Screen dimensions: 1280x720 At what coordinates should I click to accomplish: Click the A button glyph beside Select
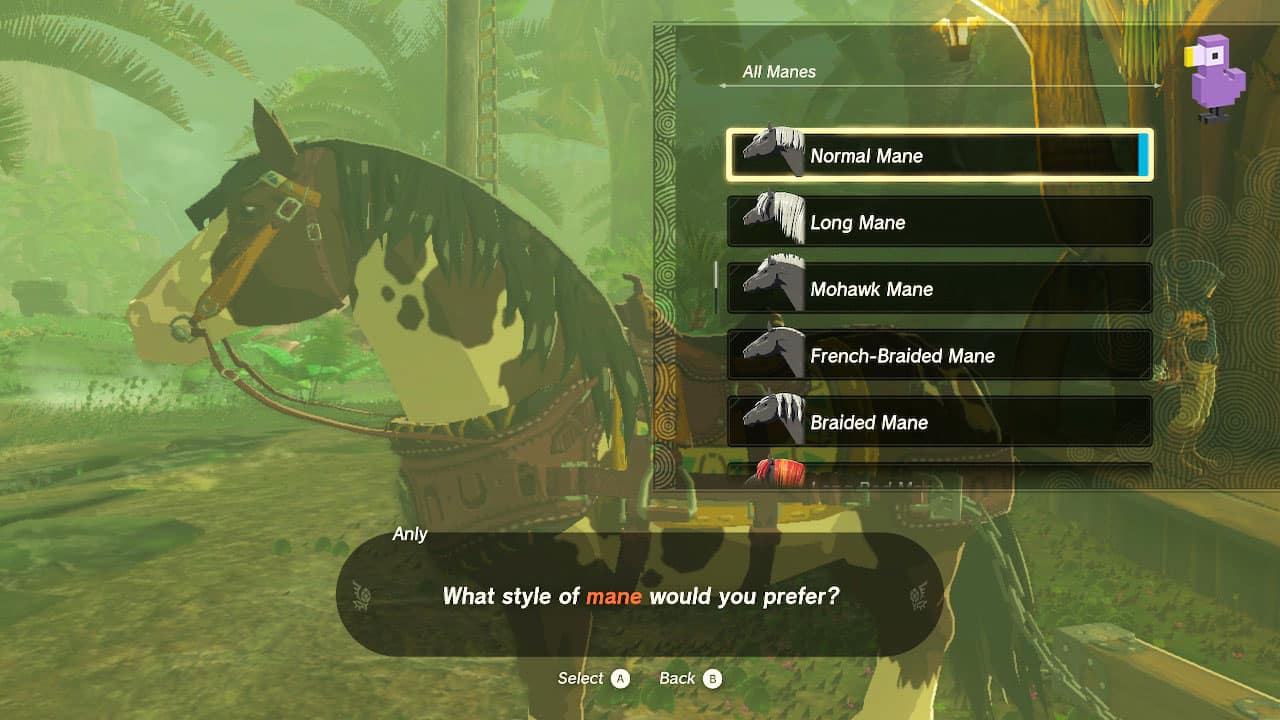[622, 678]
